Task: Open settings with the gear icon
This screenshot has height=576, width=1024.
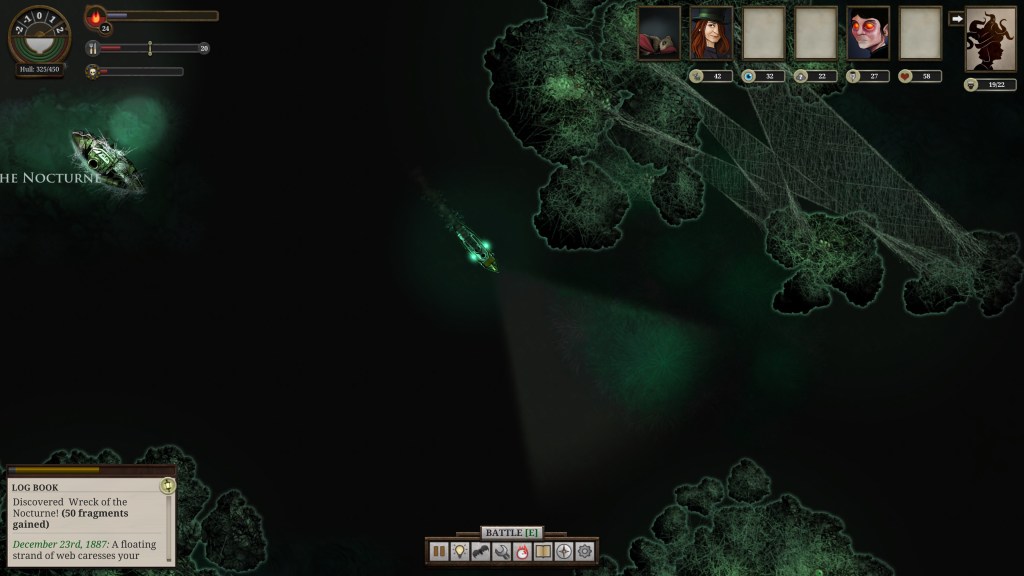Action: click(585, 551)
